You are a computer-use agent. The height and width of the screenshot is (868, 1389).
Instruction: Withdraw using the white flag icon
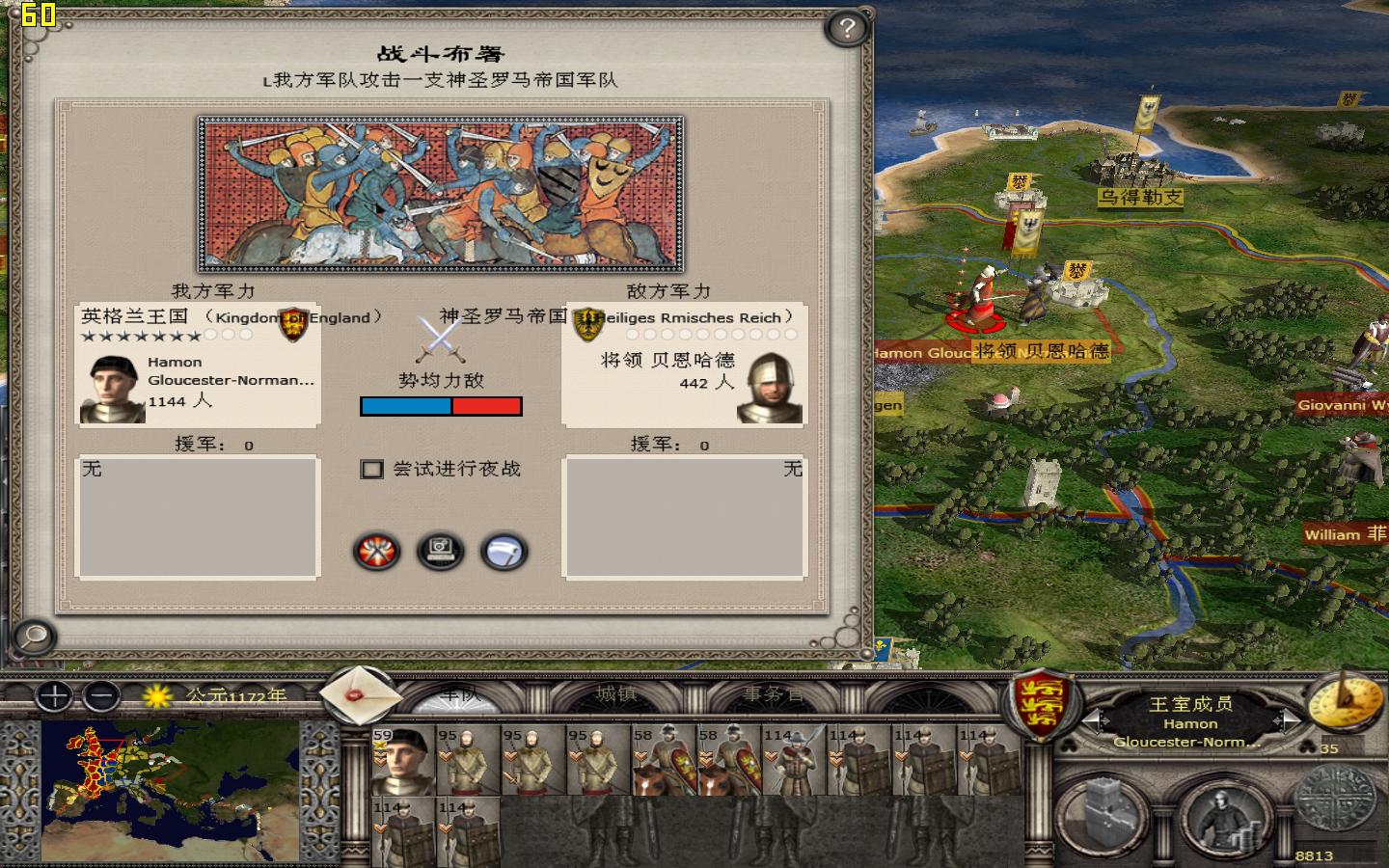pyautogui.click(x=505, y=552)
